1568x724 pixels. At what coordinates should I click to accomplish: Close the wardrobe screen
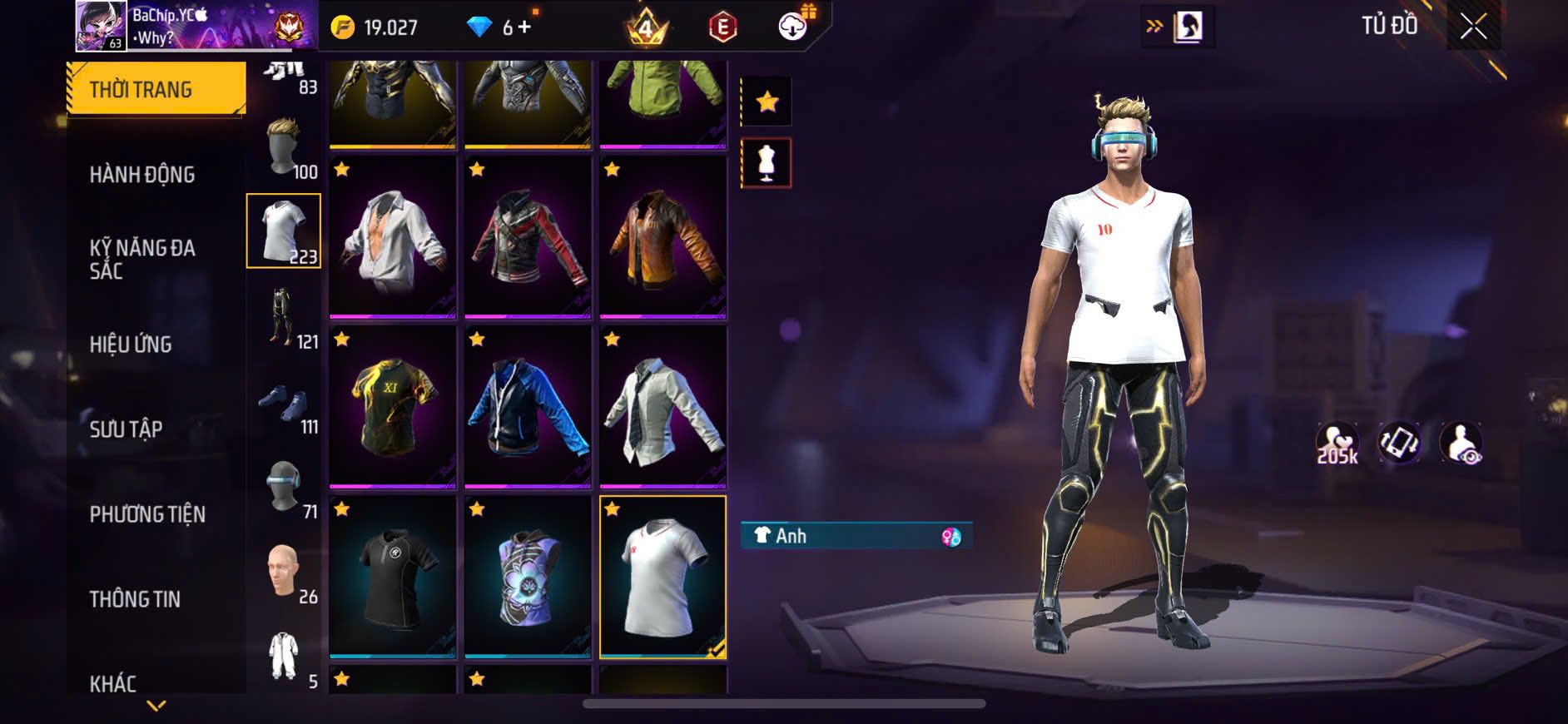[x=1472, y=27]
